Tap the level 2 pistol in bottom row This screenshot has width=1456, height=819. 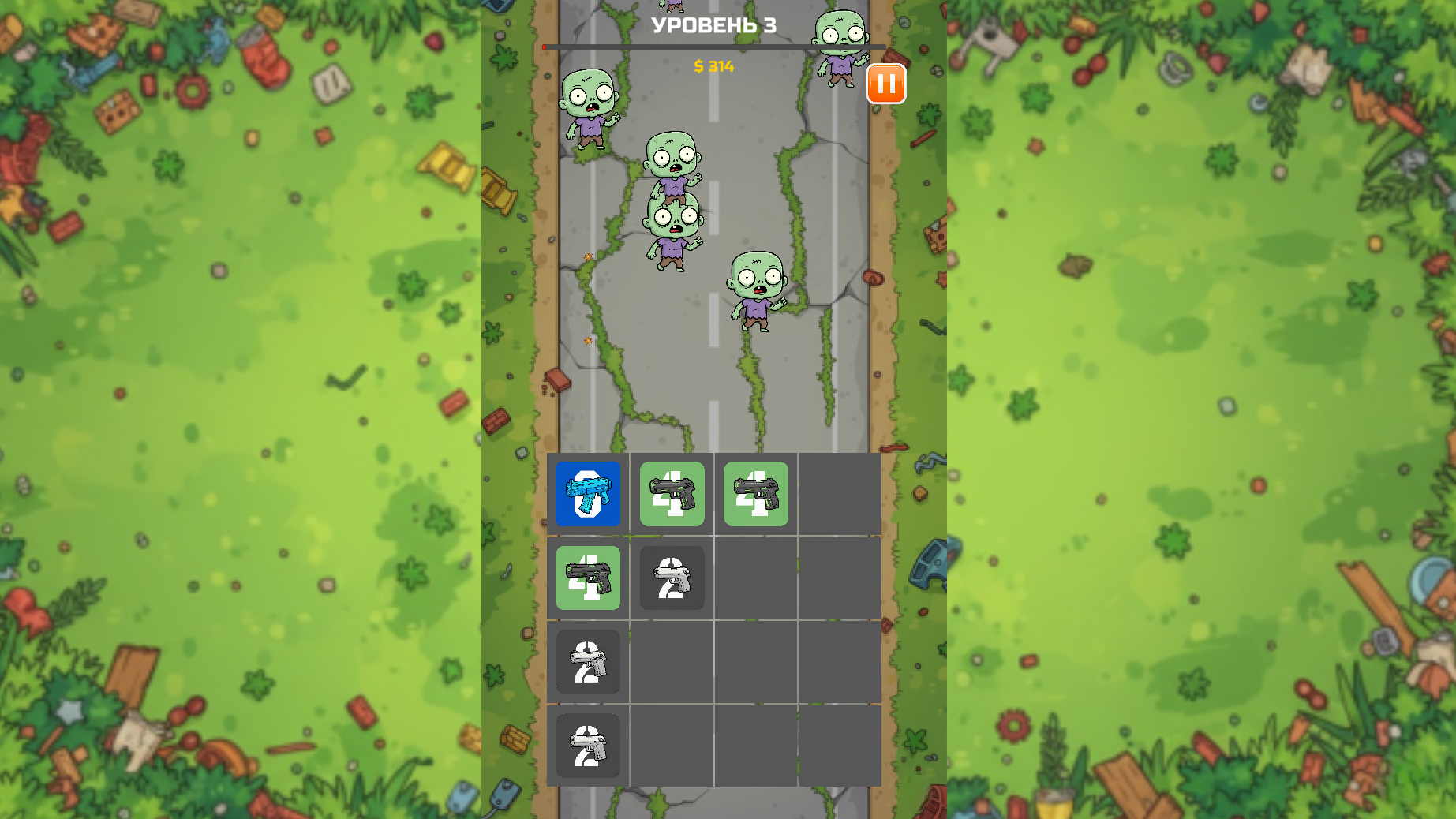point(588,746)
